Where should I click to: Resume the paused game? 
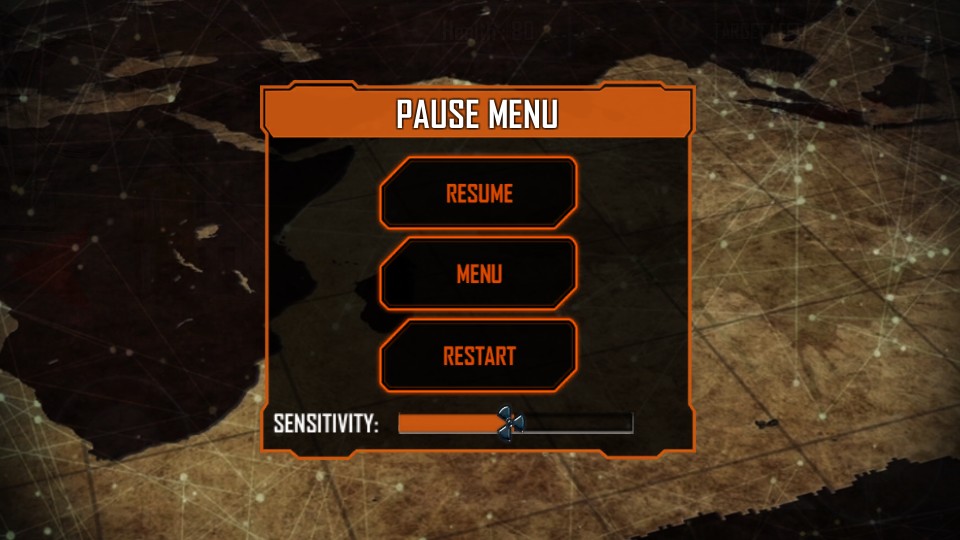click(479, 193)
